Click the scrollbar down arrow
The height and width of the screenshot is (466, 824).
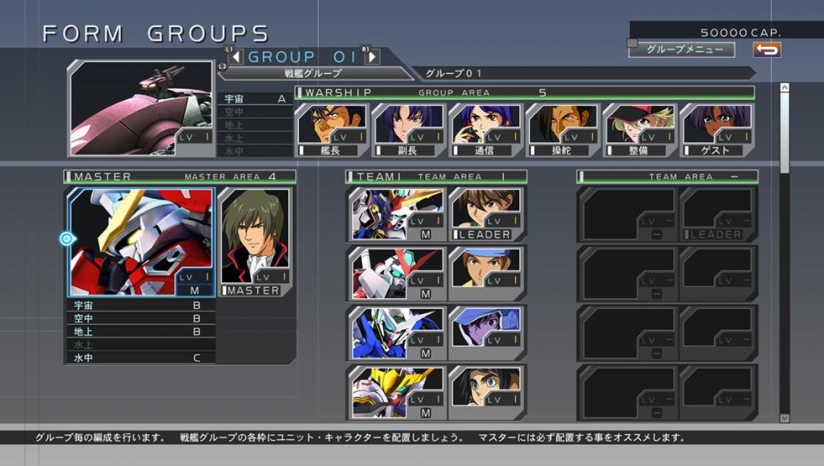tap(784, 417)
